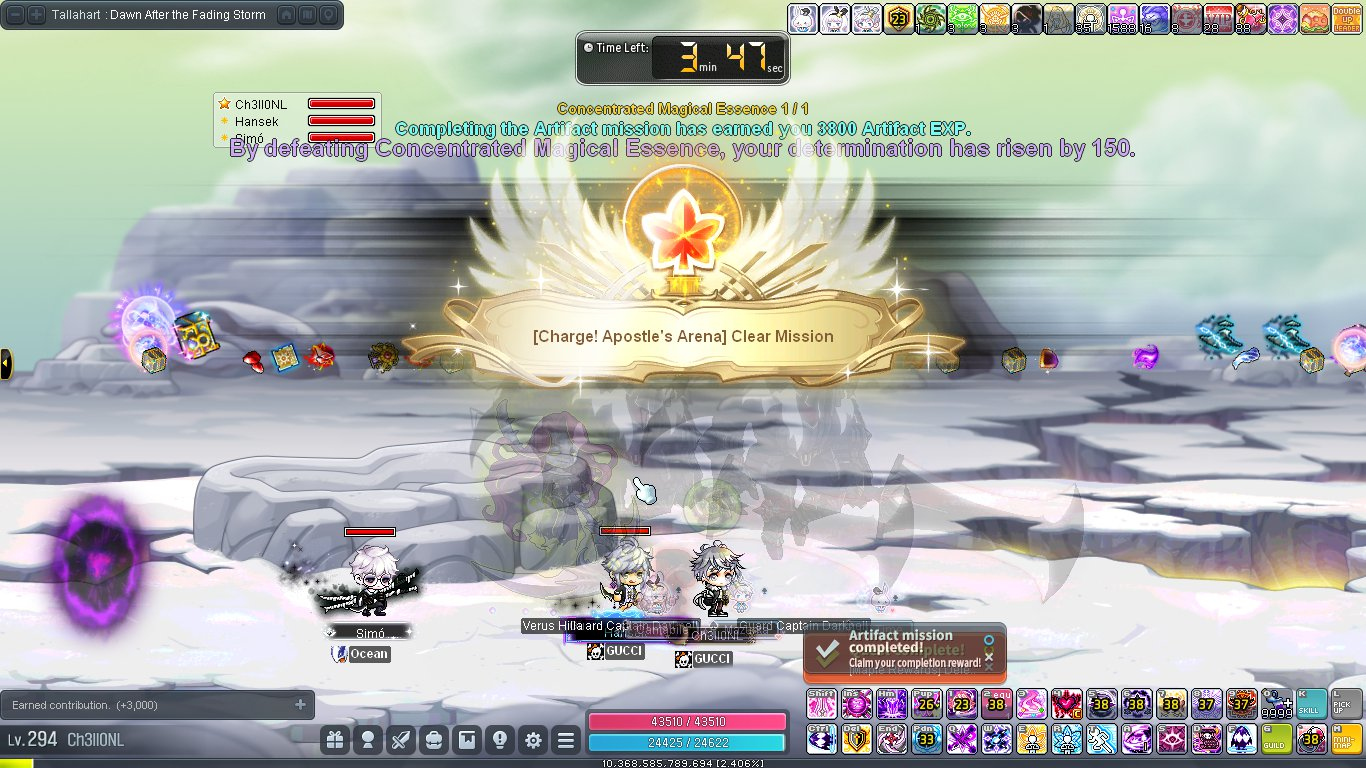Click the red VIP buff icon
Image resolution: width=1366 pixels, height=768 pixels.
point(1219,19)
